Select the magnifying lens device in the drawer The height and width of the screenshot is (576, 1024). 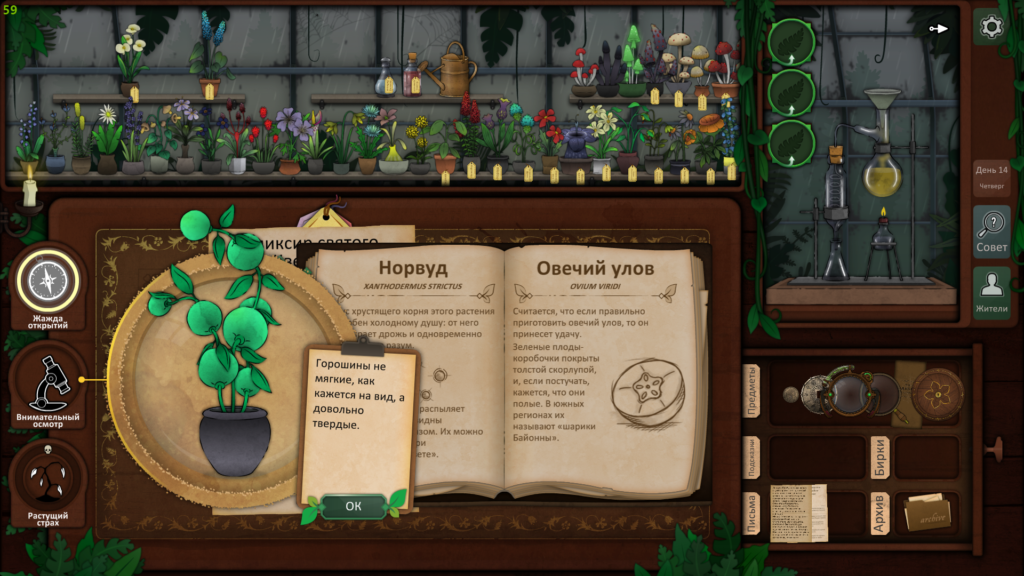[850, 390]
